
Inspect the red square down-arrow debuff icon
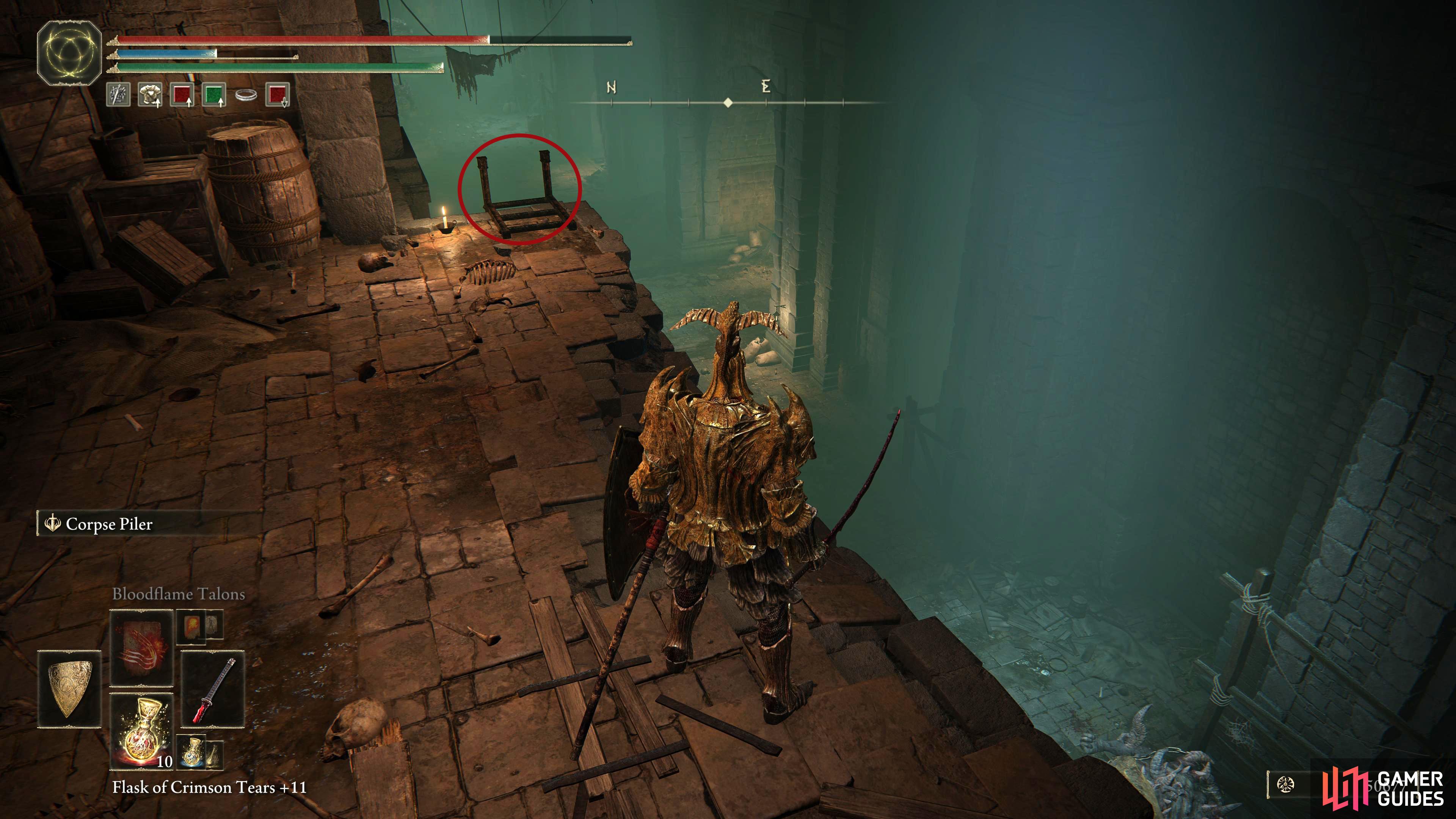point(278,94)
